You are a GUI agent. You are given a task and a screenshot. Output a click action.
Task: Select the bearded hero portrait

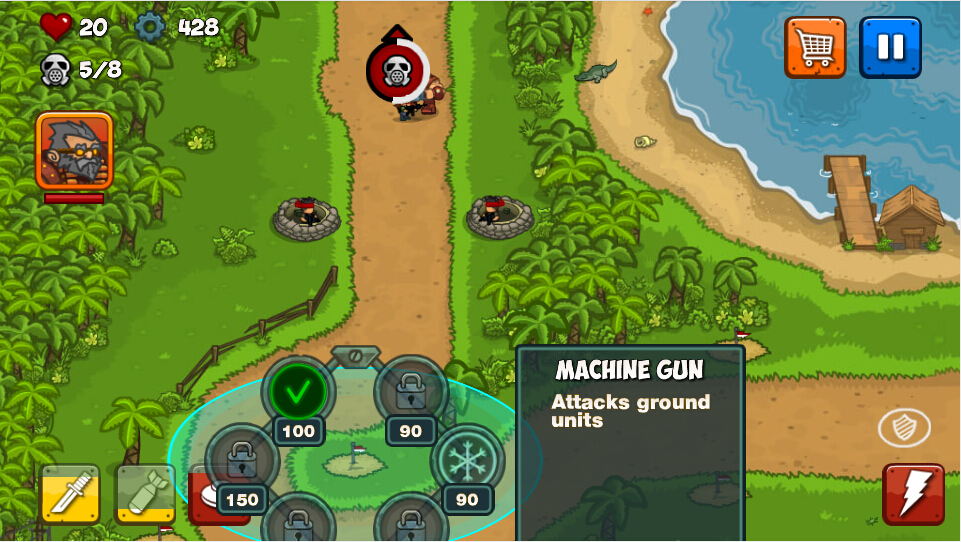coord(74,151)
